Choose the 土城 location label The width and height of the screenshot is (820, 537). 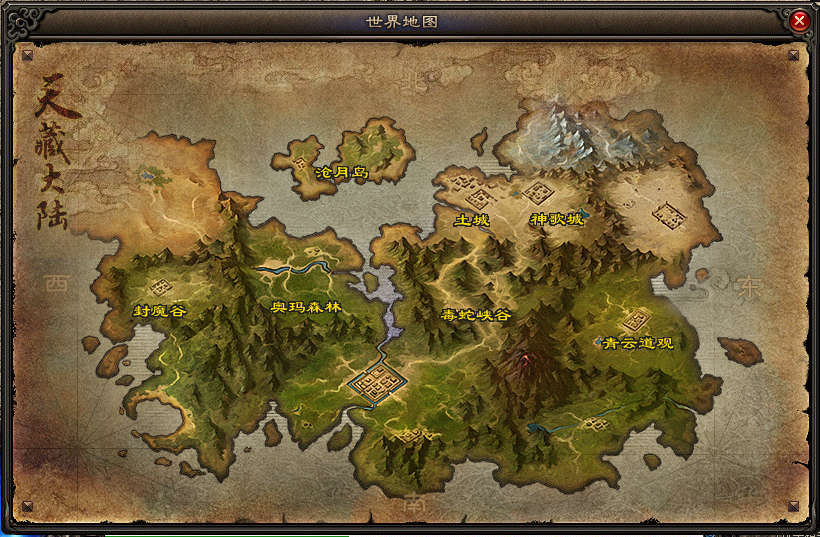(x=472, y=219)
